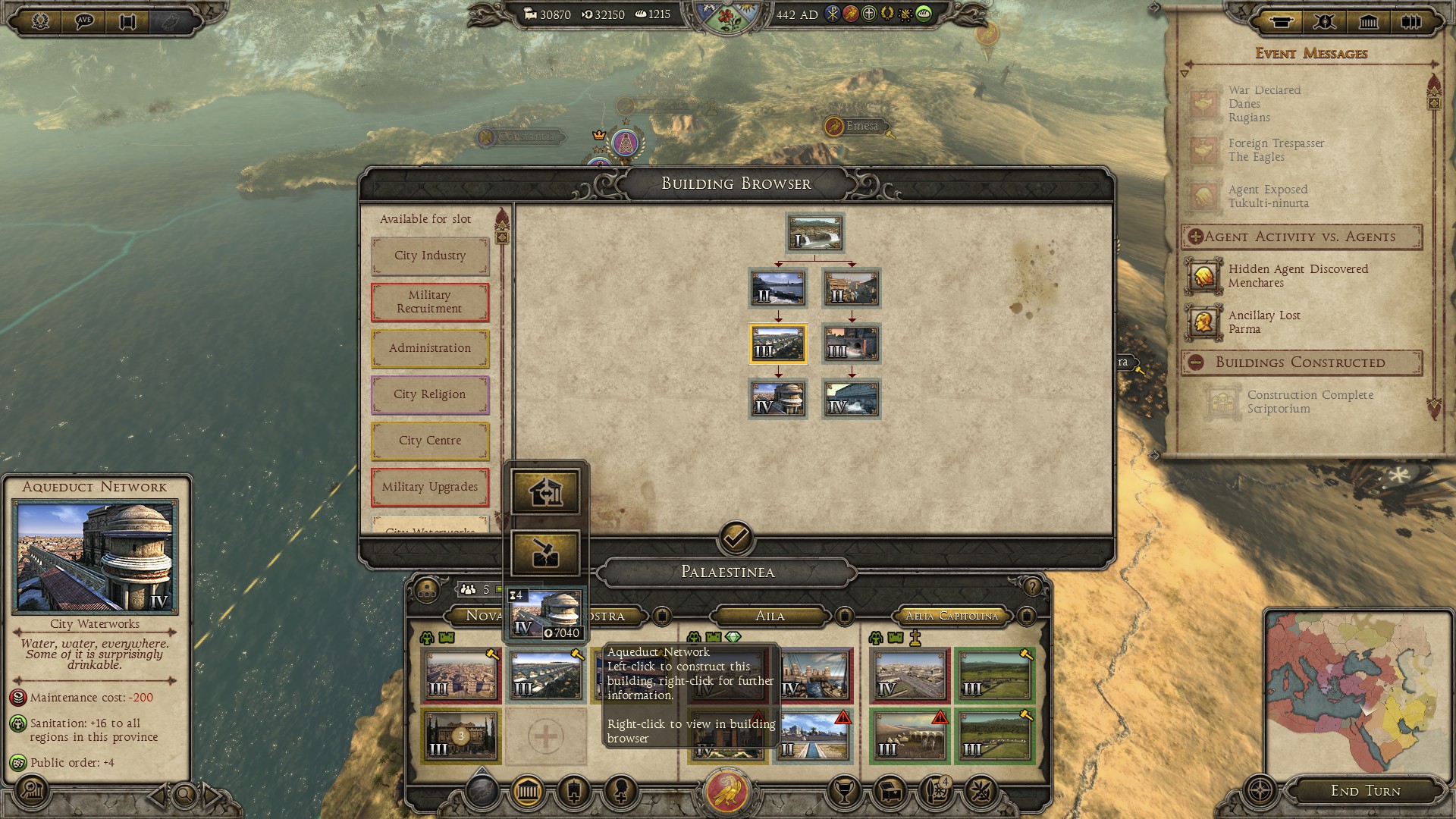Viewport: 1456px width, 819px height.
Task: Click the convert building button
Action: point(545,492)
